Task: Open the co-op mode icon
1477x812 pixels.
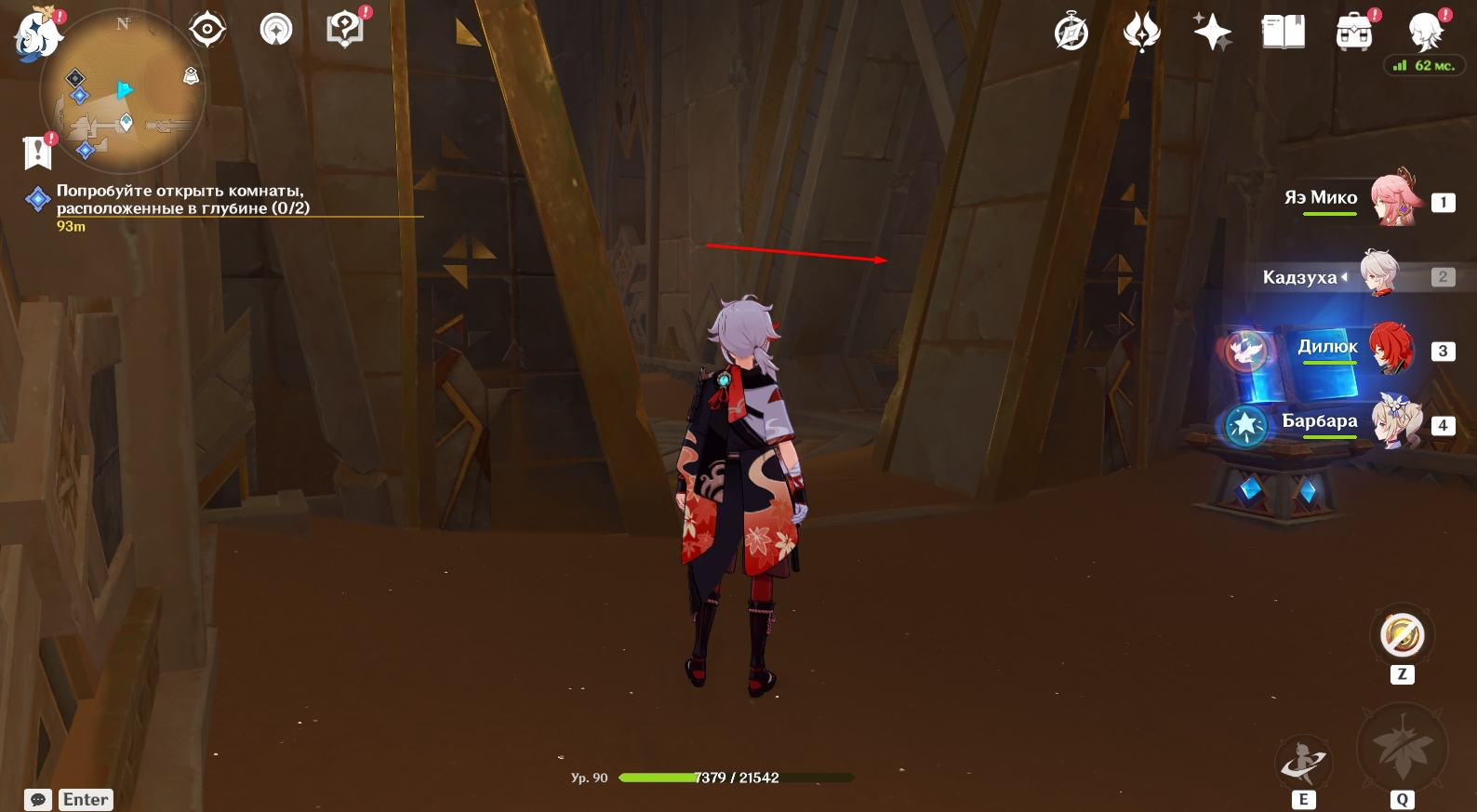Action: [x=276, y=30]
